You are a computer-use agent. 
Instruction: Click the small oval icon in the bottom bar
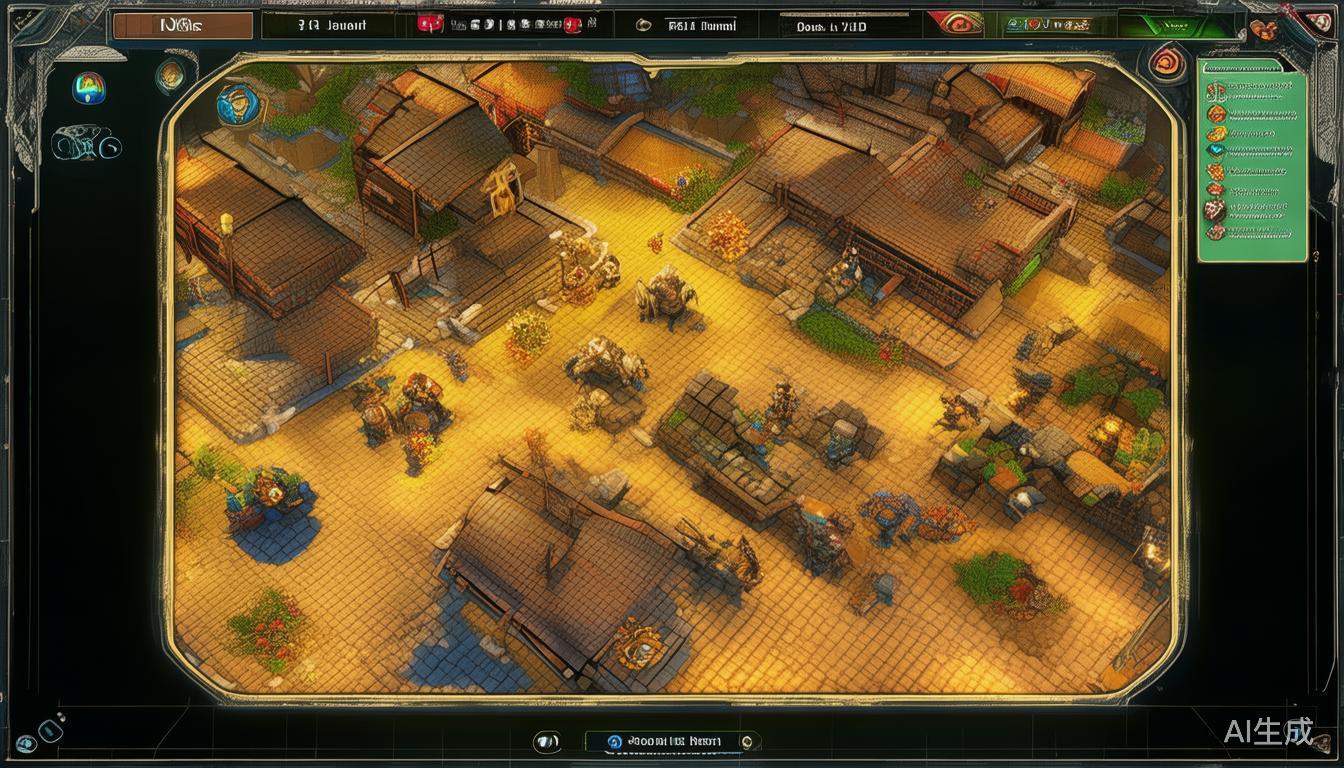pyautogui.click(x=546, y=741)
